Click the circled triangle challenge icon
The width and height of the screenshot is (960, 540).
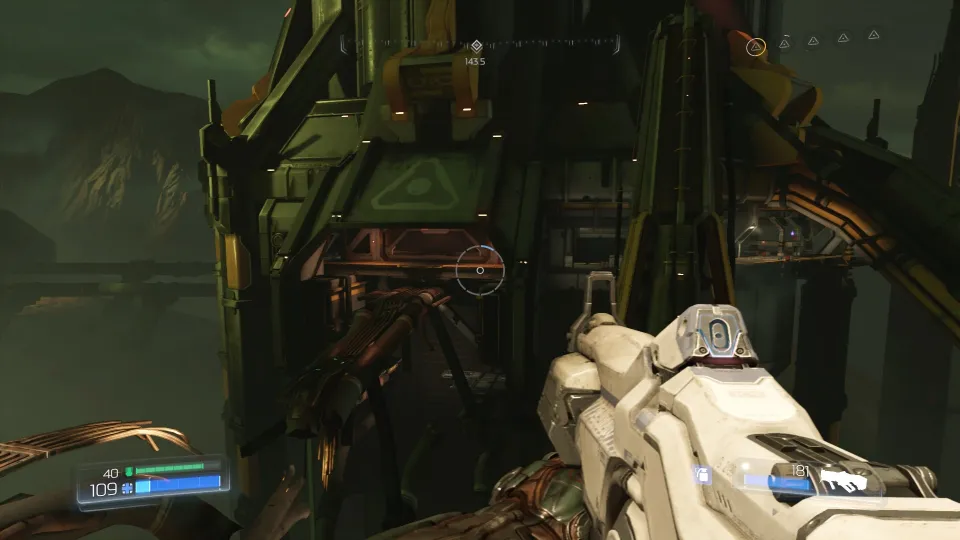point(757,45)
